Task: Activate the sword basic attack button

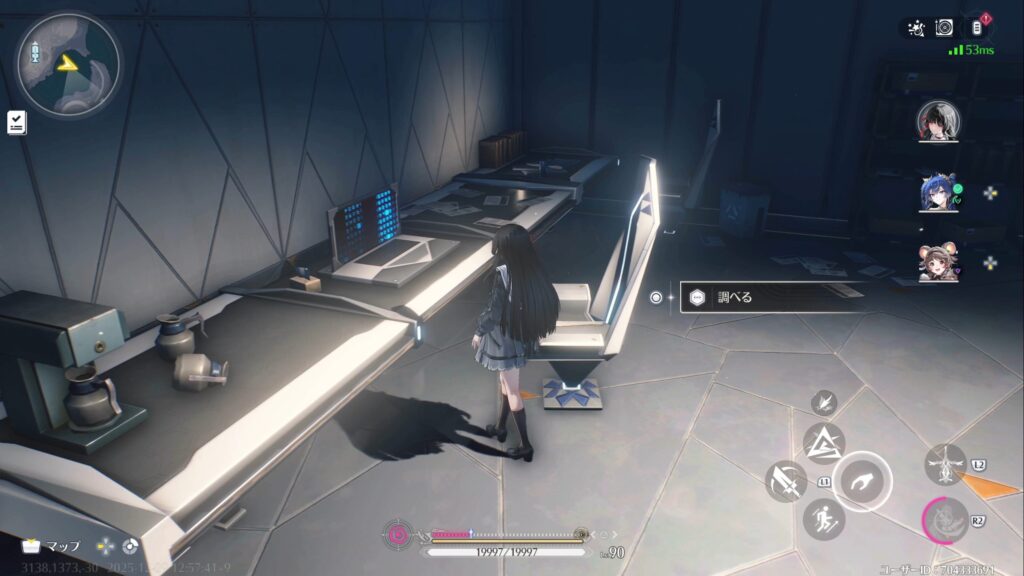Action: tap(786, 481)
